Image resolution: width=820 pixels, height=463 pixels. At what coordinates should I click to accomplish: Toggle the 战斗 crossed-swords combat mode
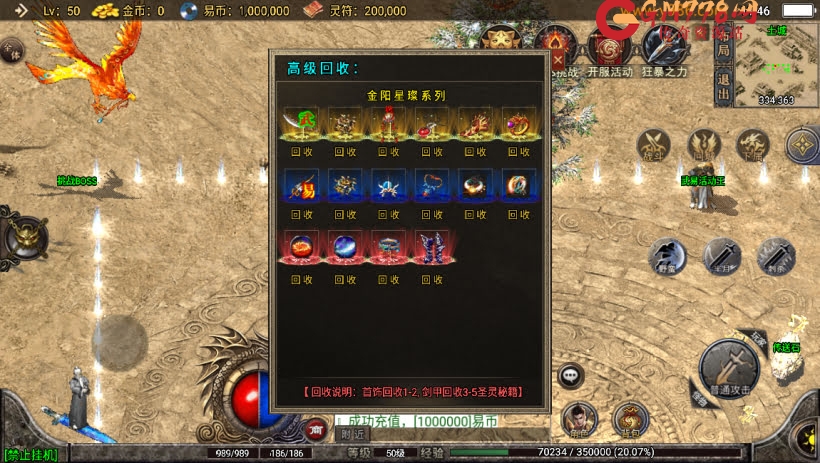(654, 147)
